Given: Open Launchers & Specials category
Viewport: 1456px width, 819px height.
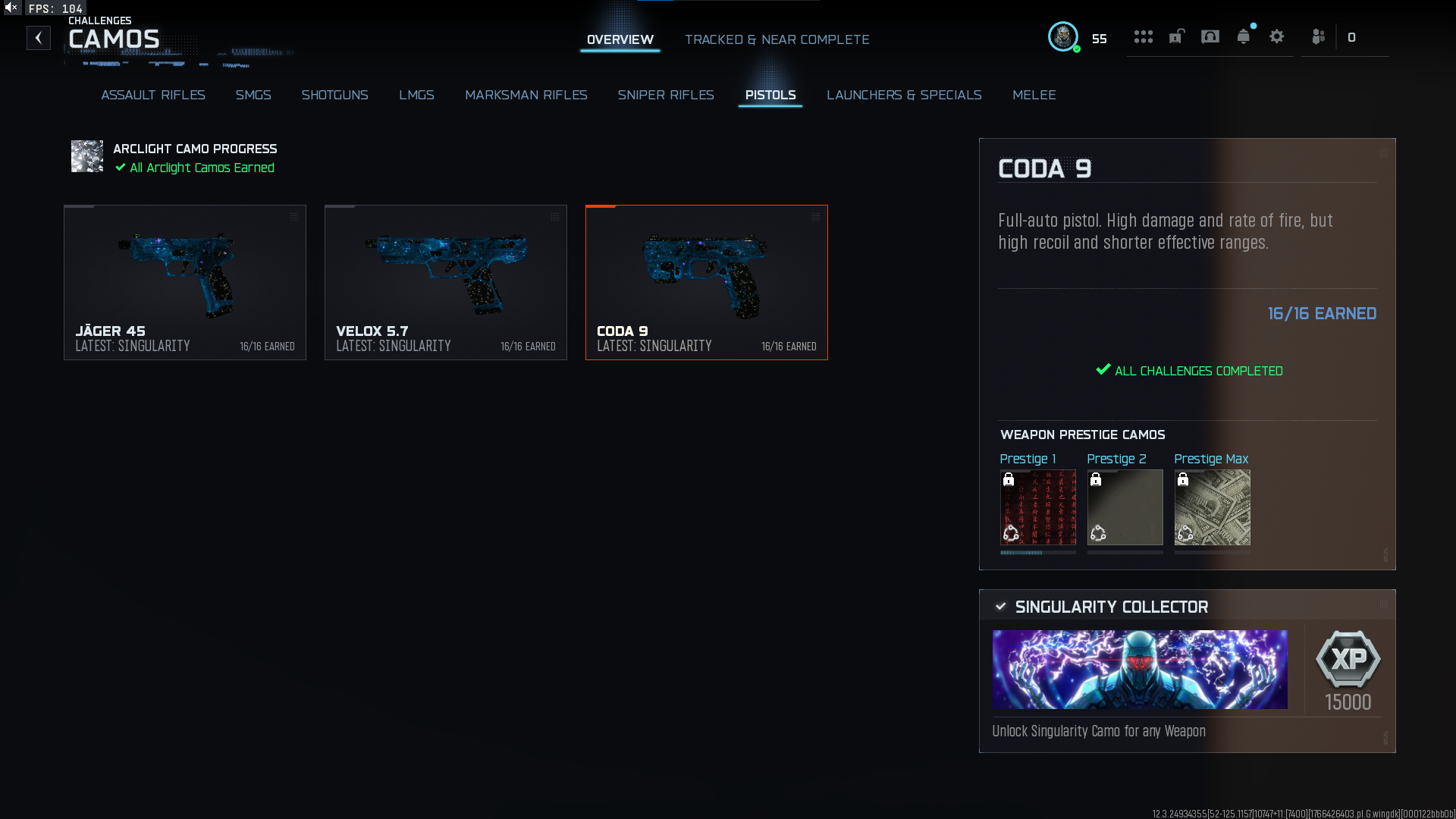Looking at the screenshot, I should coord(904,95).
